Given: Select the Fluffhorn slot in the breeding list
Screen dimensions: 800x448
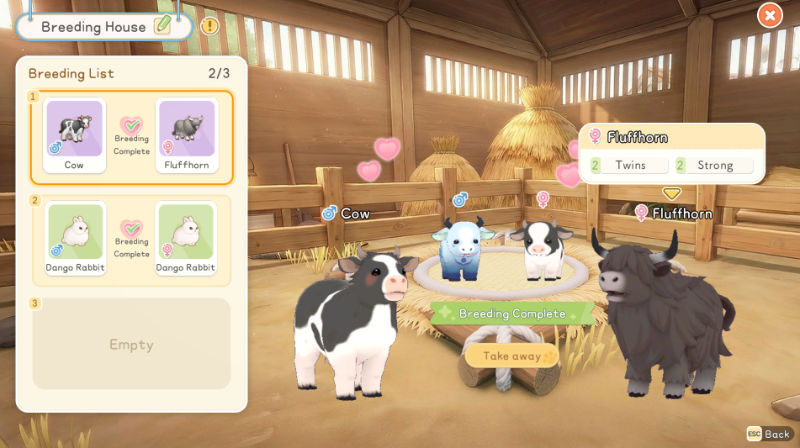Looking at the screenshot, I should click(x=185, y=137).
